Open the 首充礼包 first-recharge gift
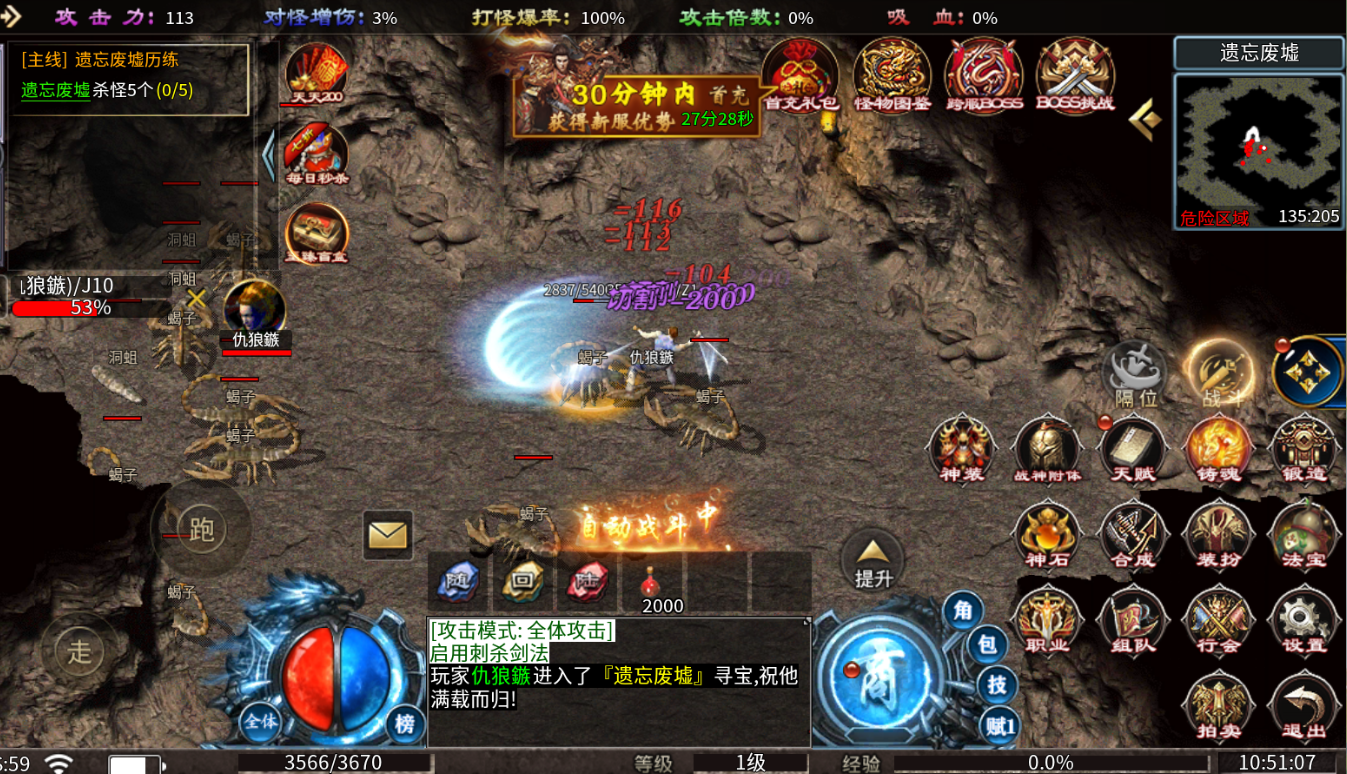This screenshot has width=1347, height=774. click(x=799, y=76)
